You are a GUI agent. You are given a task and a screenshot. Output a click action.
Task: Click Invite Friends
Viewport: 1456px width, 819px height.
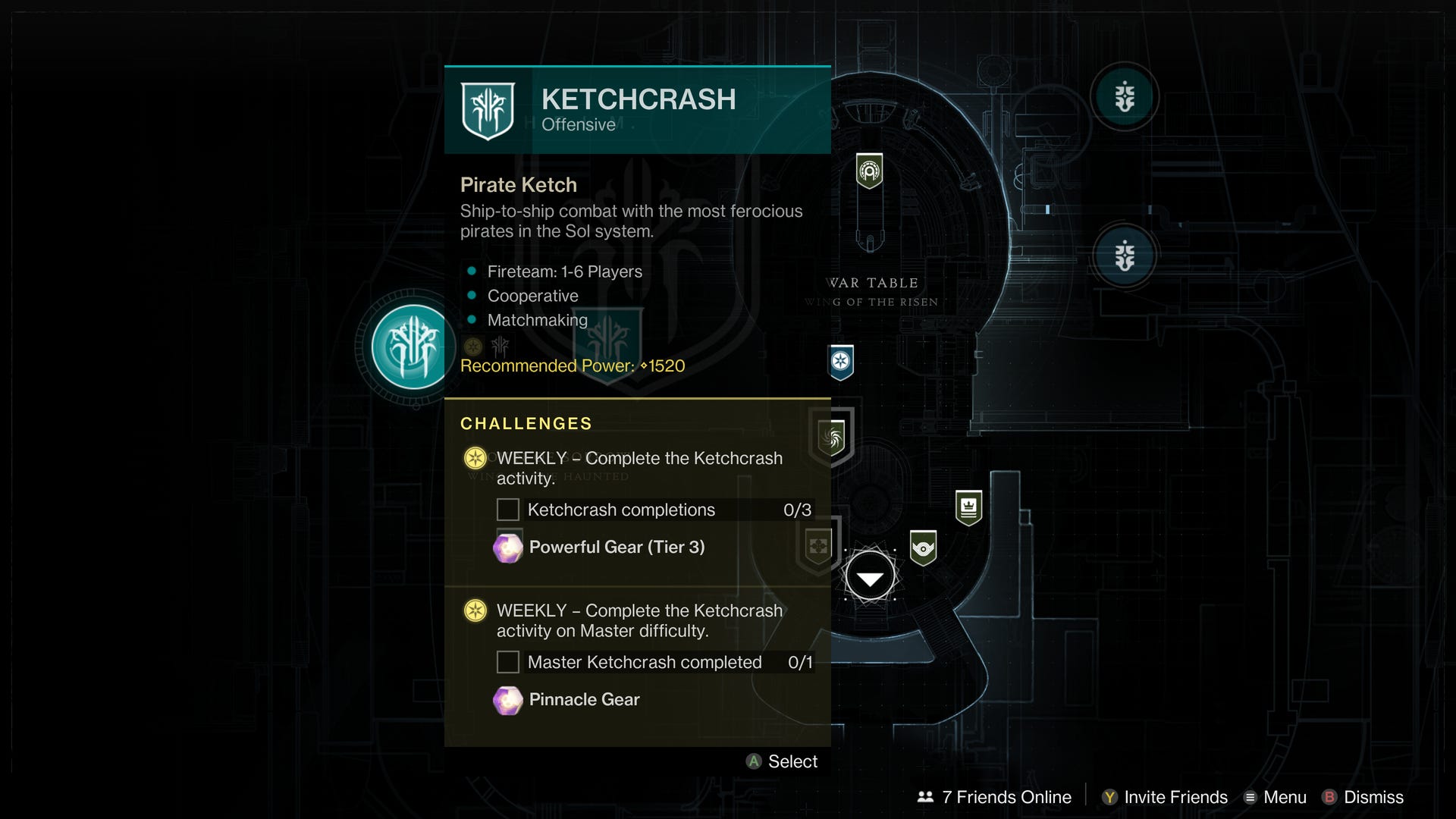click(1164, 797)
